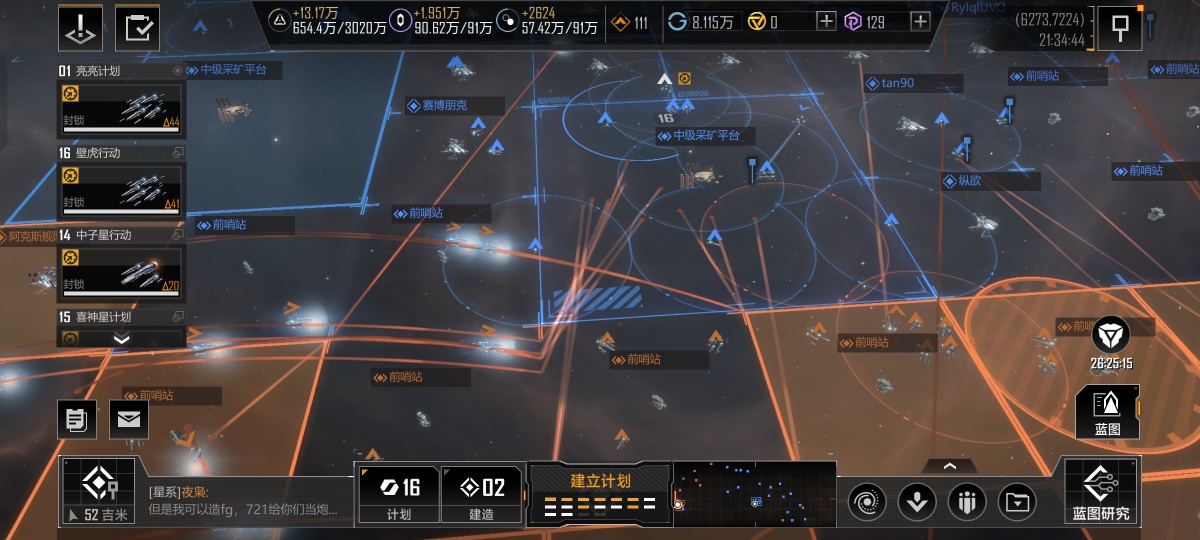This screenshot has height=540, width=1200.
Task: Open the checklist tasks button
Action: (x=137, y=27)
